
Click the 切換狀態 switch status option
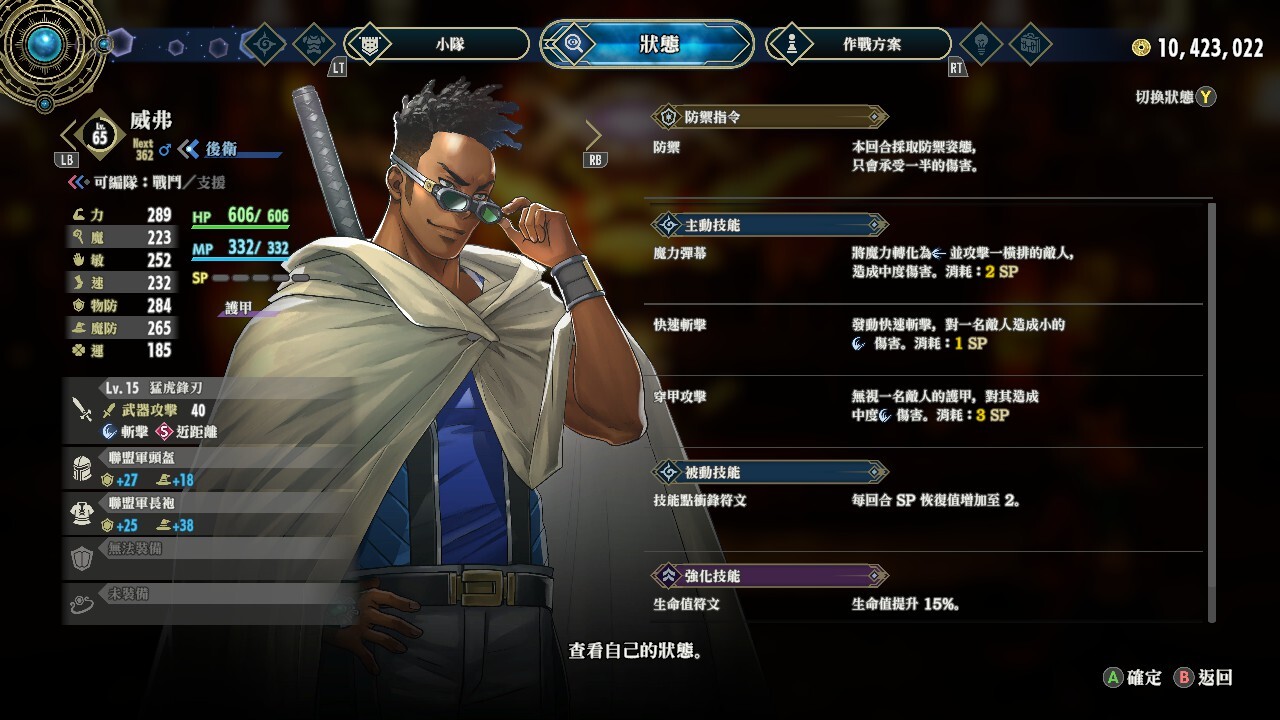1175,97
